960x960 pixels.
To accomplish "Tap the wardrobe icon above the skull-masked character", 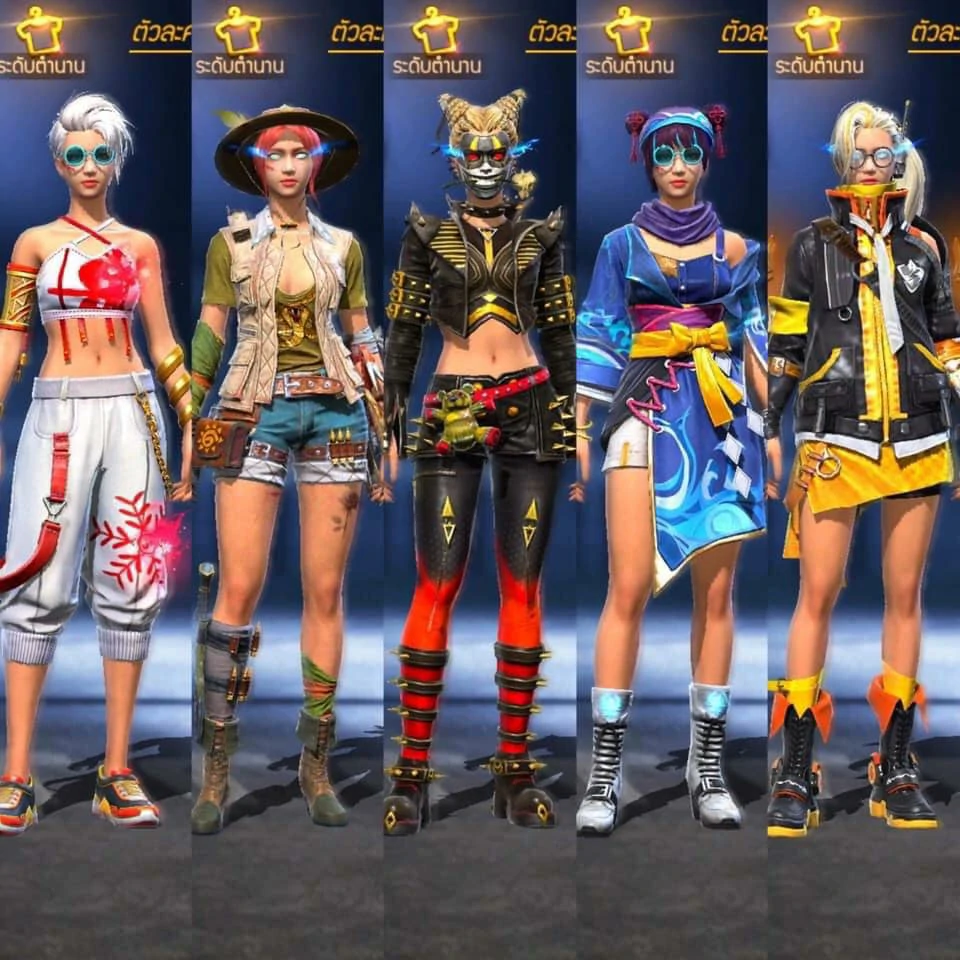I will 435,30.
